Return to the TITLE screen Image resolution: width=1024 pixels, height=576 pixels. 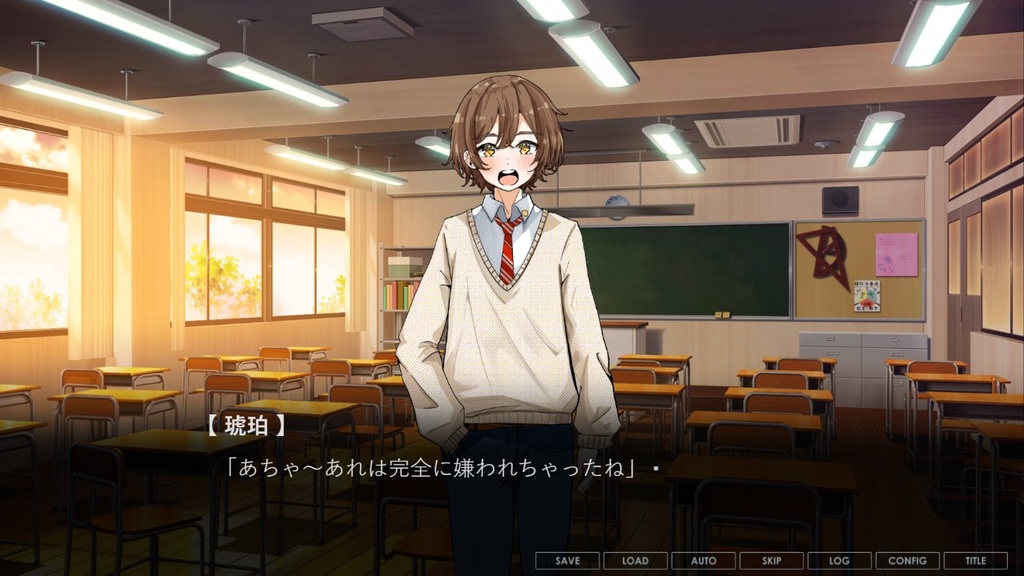pyautogui.click(x=975, y=561)
